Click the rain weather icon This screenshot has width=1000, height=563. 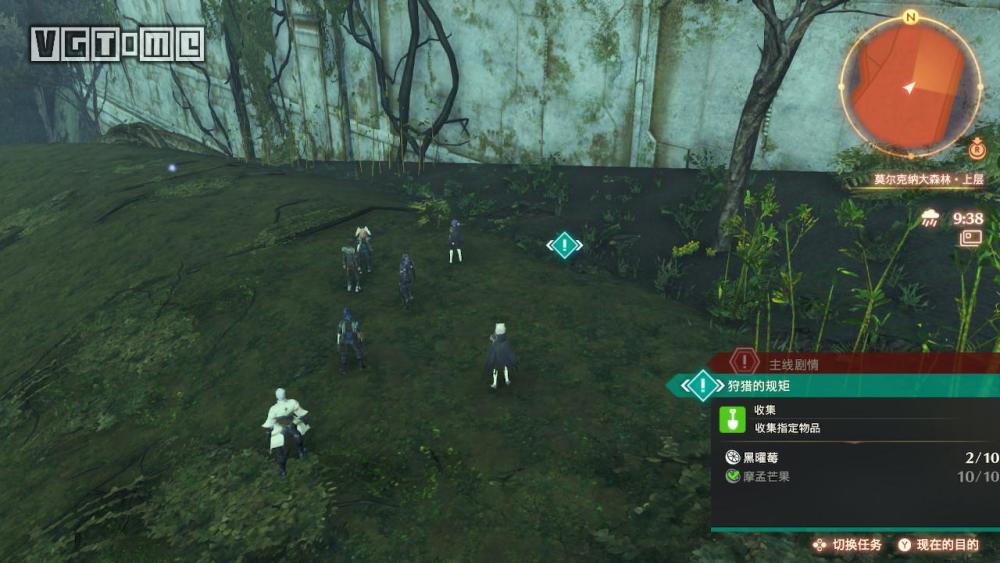[932, 218]
